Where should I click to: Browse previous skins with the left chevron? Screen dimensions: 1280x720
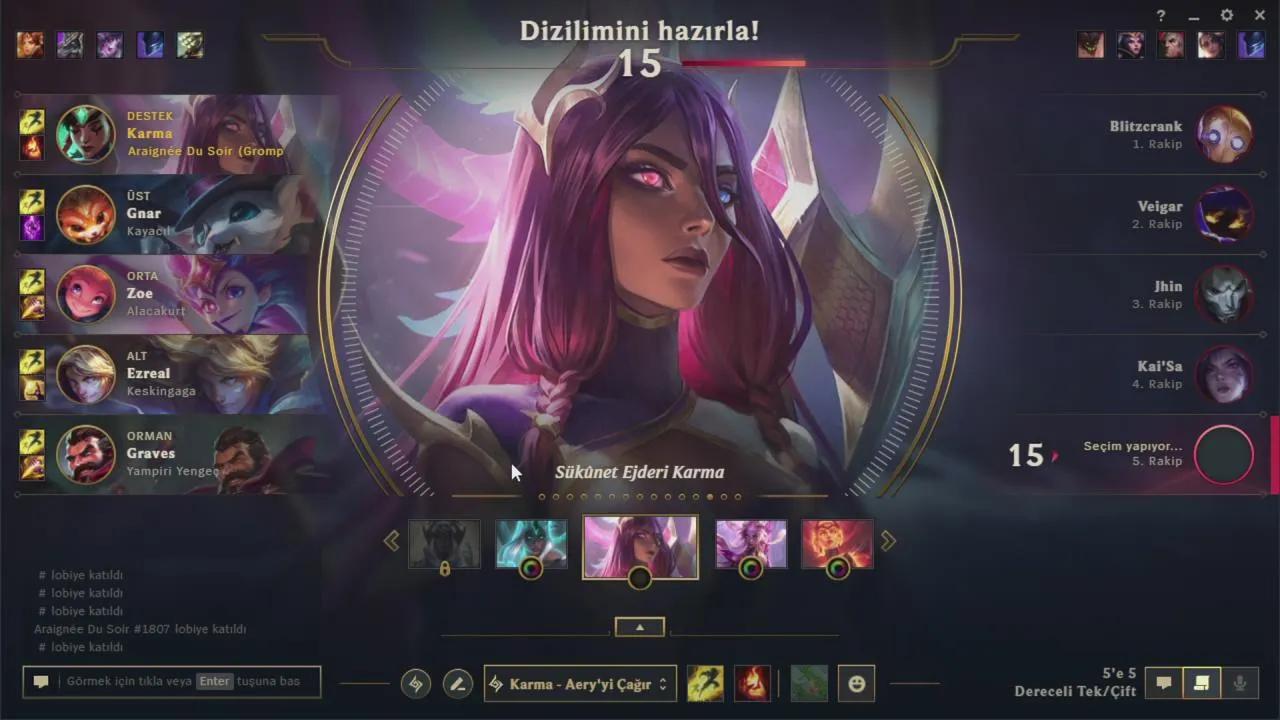coord(392,540)
